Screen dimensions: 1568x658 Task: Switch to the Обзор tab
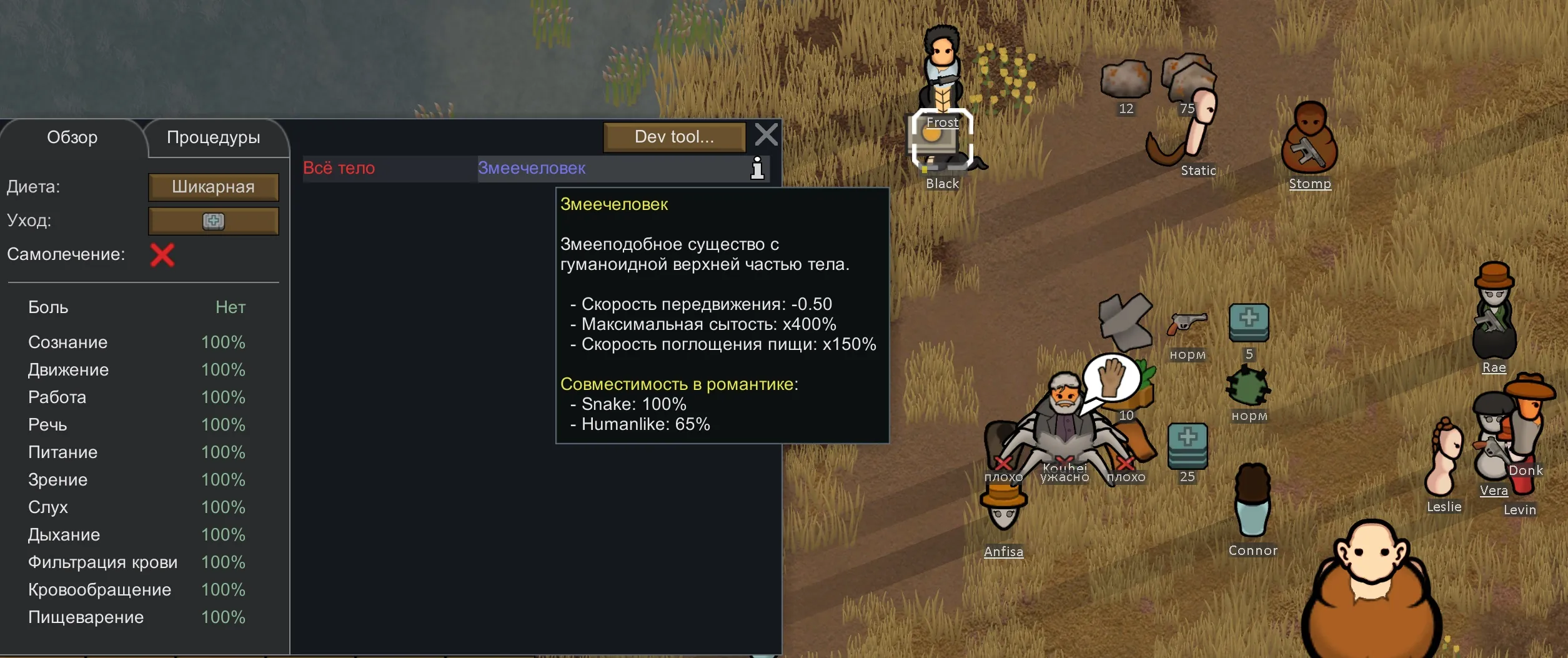coord(72,137)
